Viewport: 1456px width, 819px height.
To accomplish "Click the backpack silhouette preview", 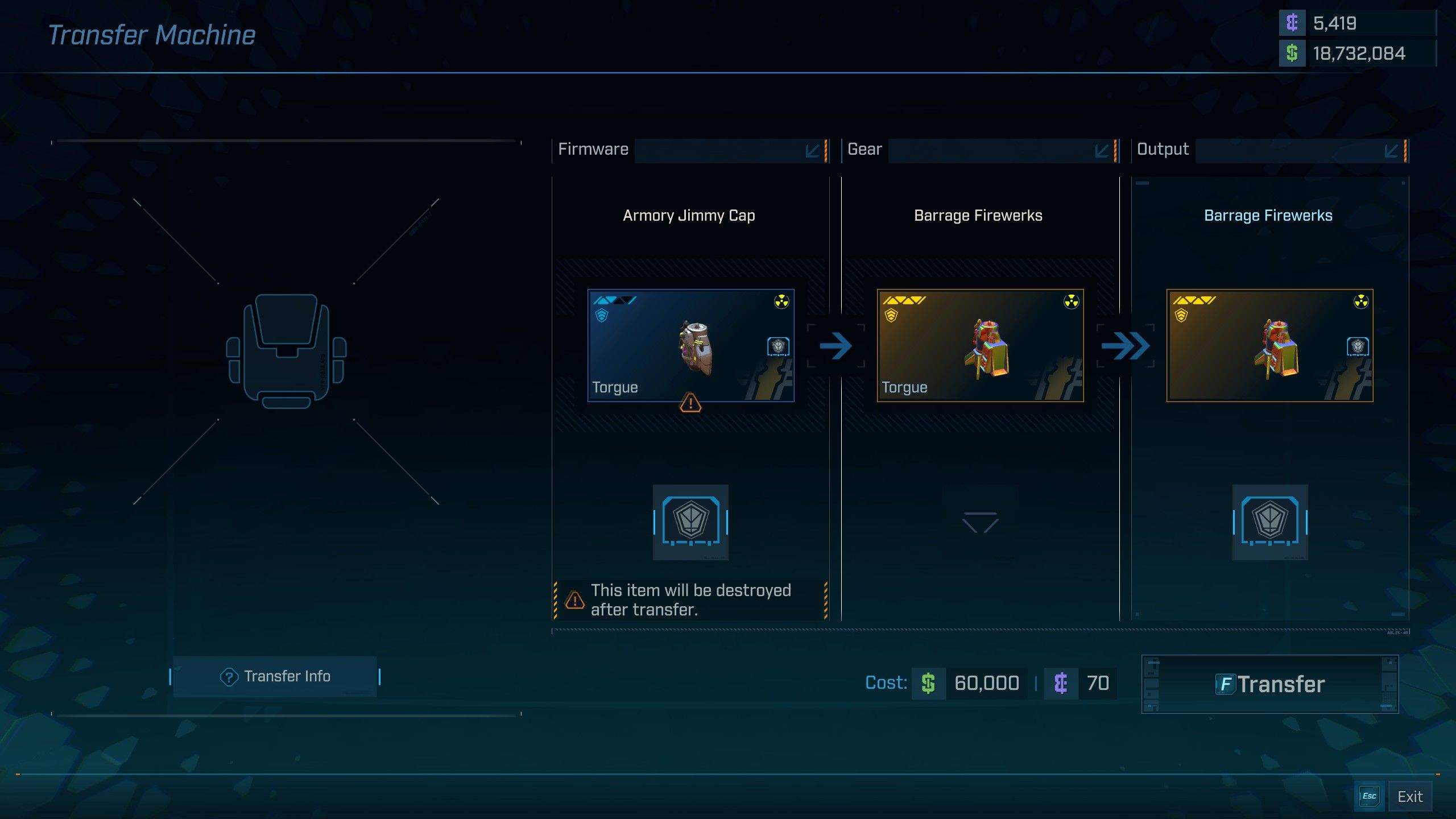I will (x=286, y=351).
